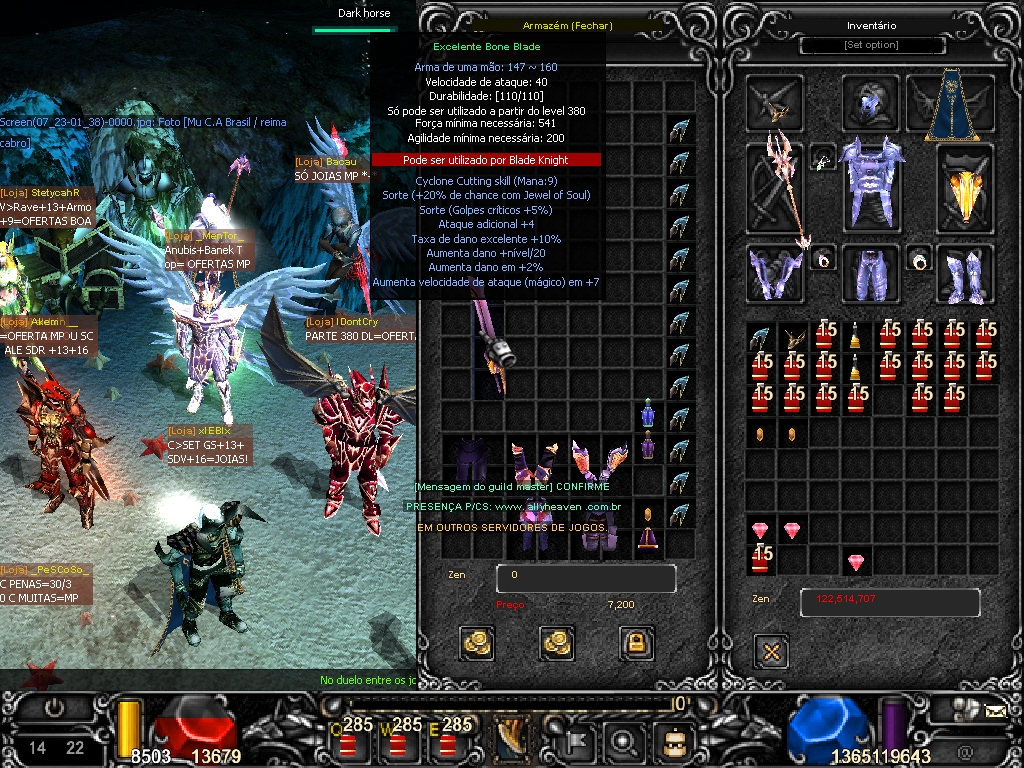Screen dimensions: 1024x768
Task: Select the equipped pendant slot
Action: tap(823, 157)
